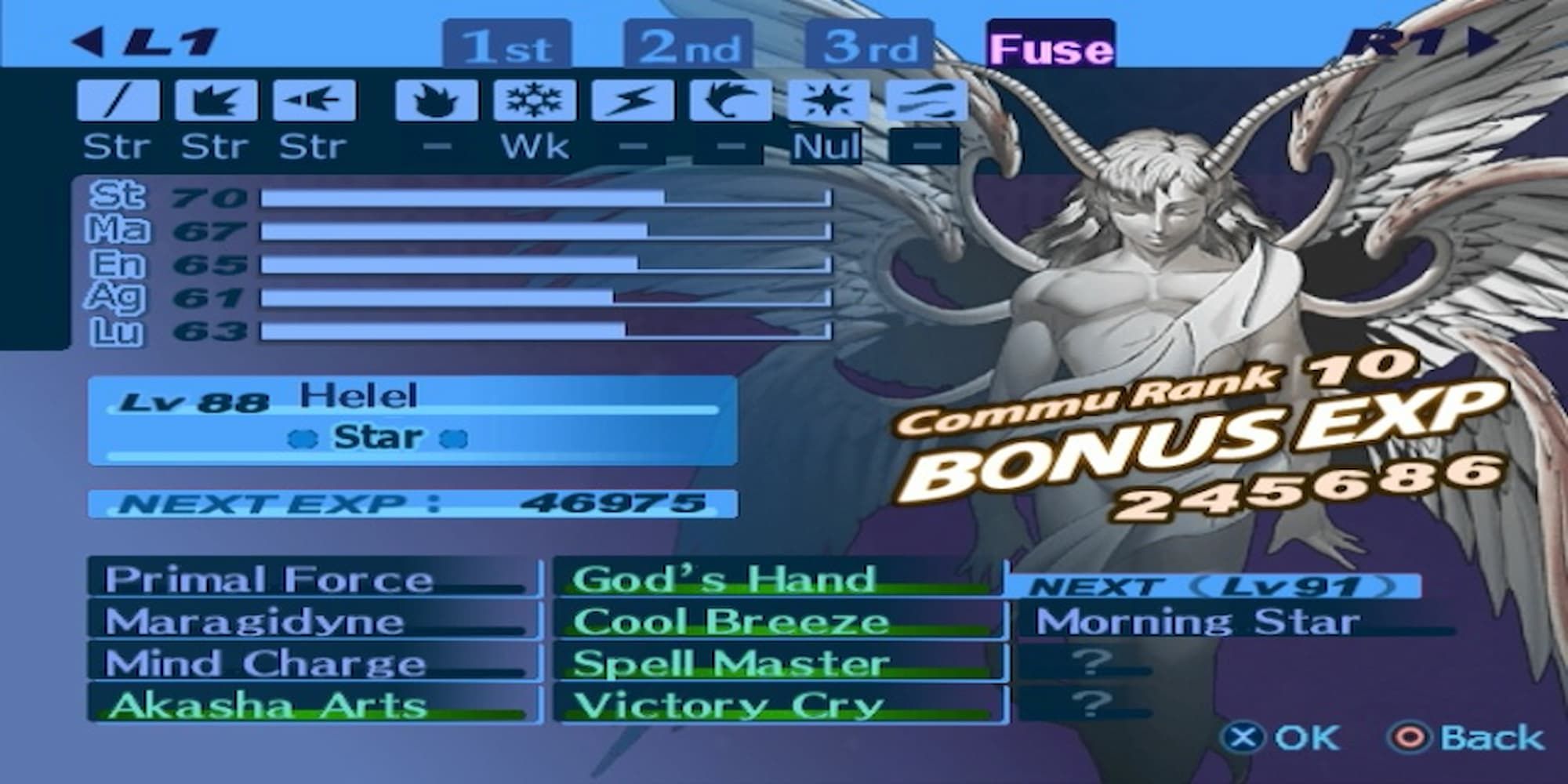Click the Strike resistance icon
This screenshot has height=784, width=1568.
click(x=218, y=100)
